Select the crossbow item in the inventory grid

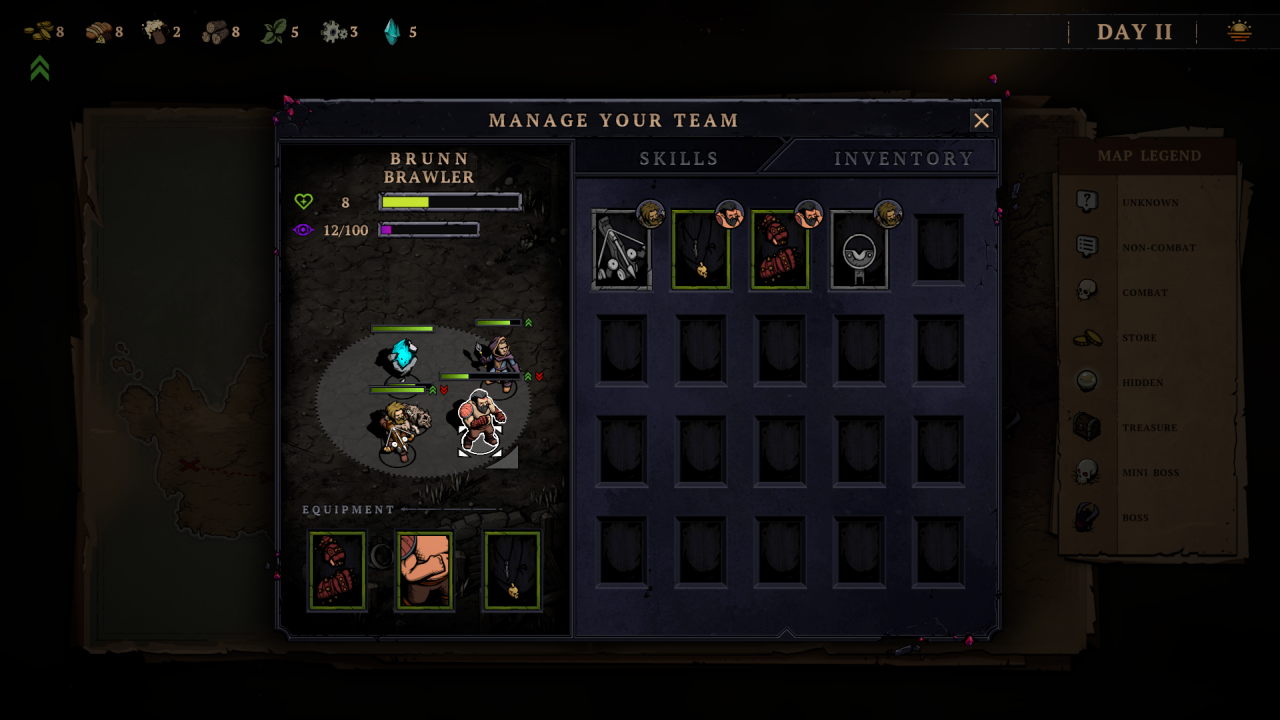coord(621,250)
